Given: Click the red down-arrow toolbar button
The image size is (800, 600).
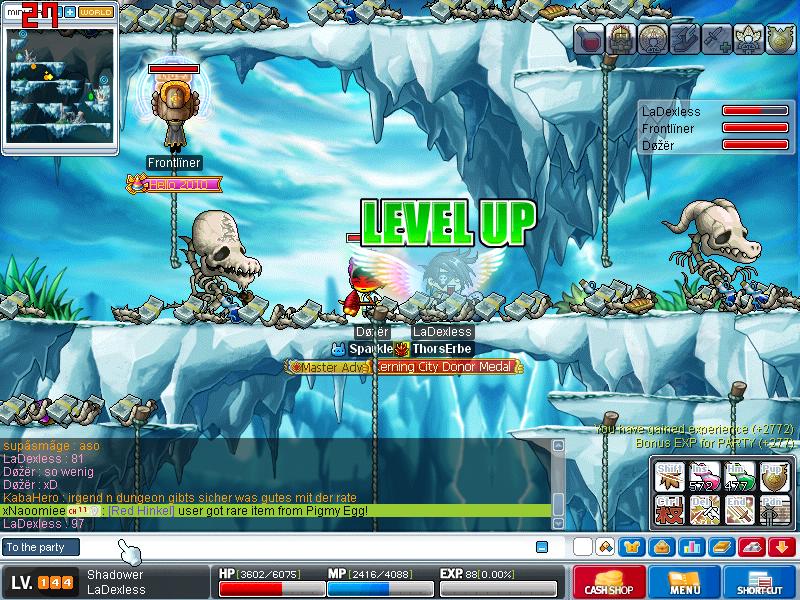Looking at the screenshot, I should [783, 547].
